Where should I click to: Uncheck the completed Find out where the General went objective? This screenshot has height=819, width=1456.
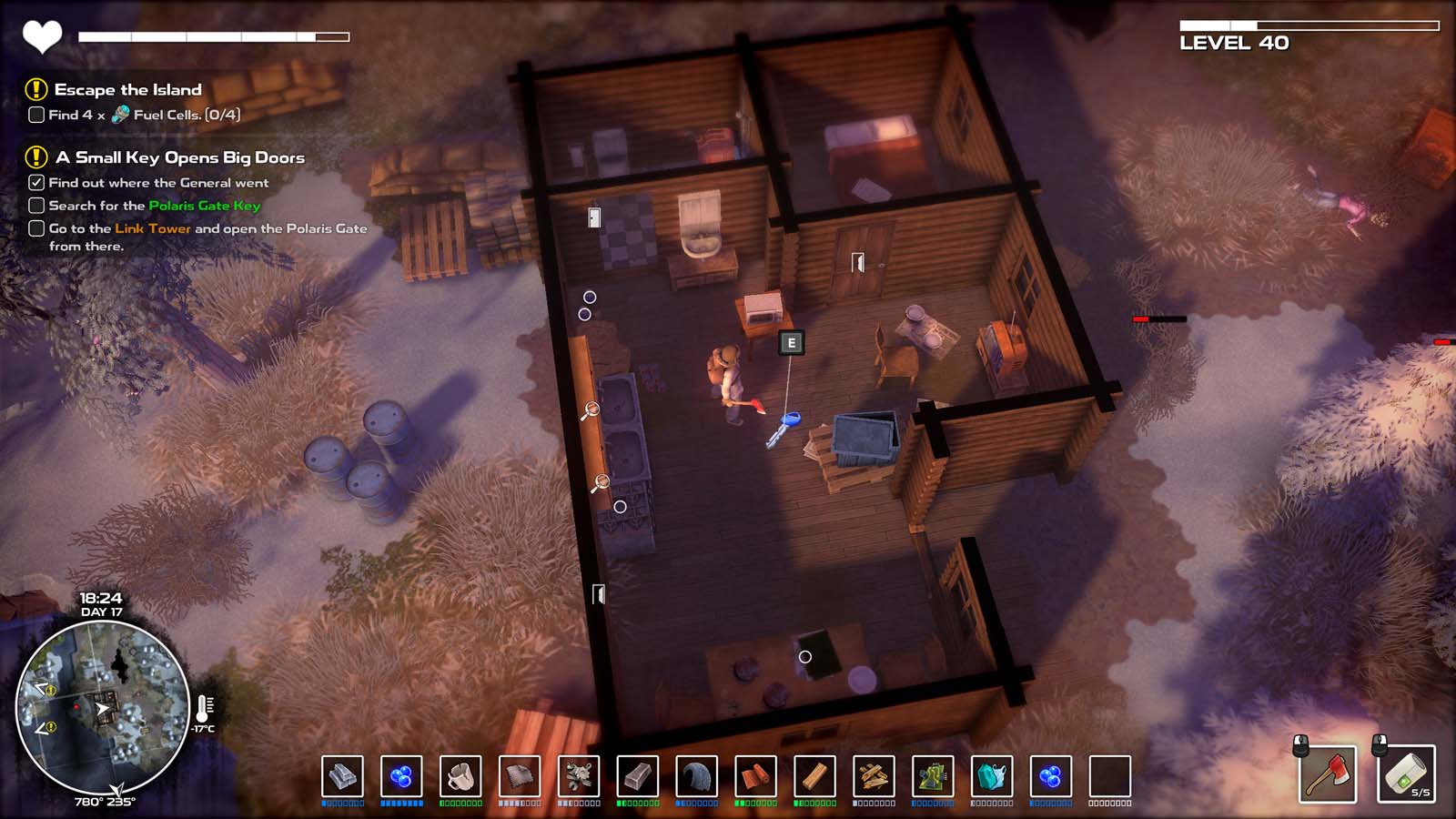click(x=35, y=182)
